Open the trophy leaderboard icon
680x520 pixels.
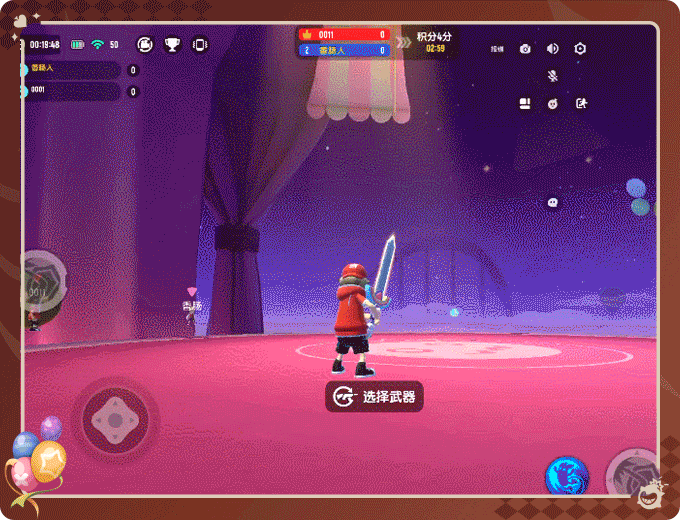point(172,44)
